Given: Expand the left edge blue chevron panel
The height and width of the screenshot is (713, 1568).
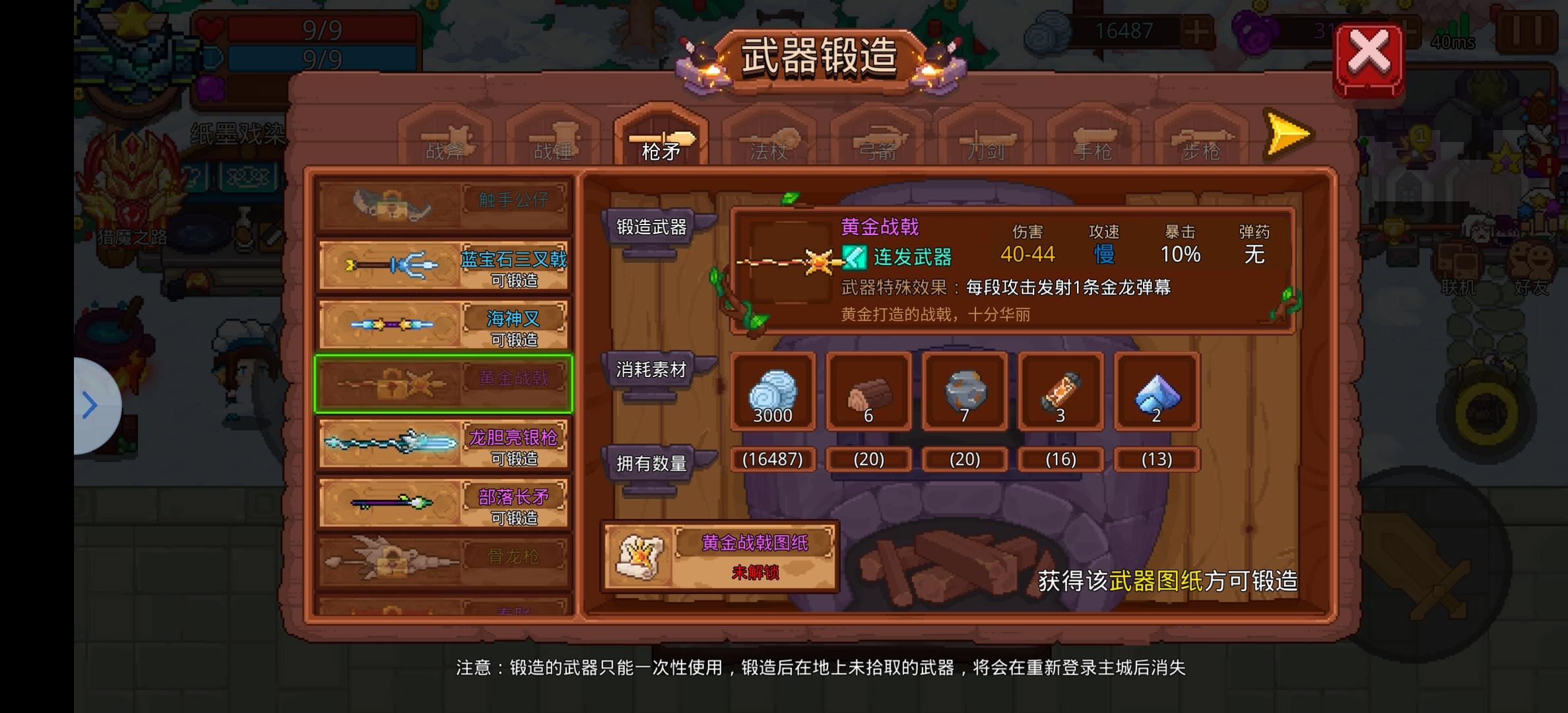Looking at the screenshot, I should 89,404.
